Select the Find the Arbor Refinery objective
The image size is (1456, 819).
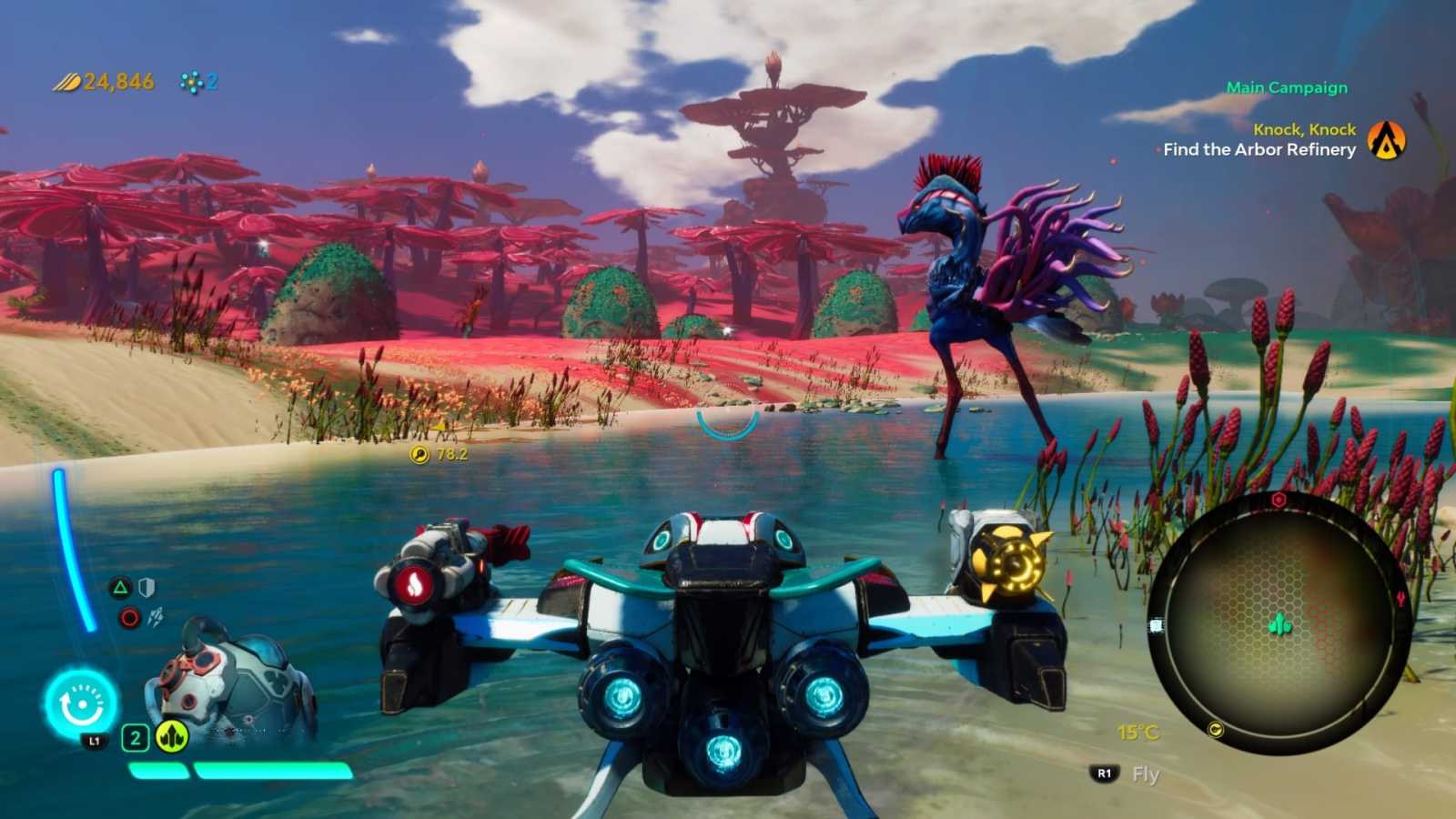click(1257, 150)
